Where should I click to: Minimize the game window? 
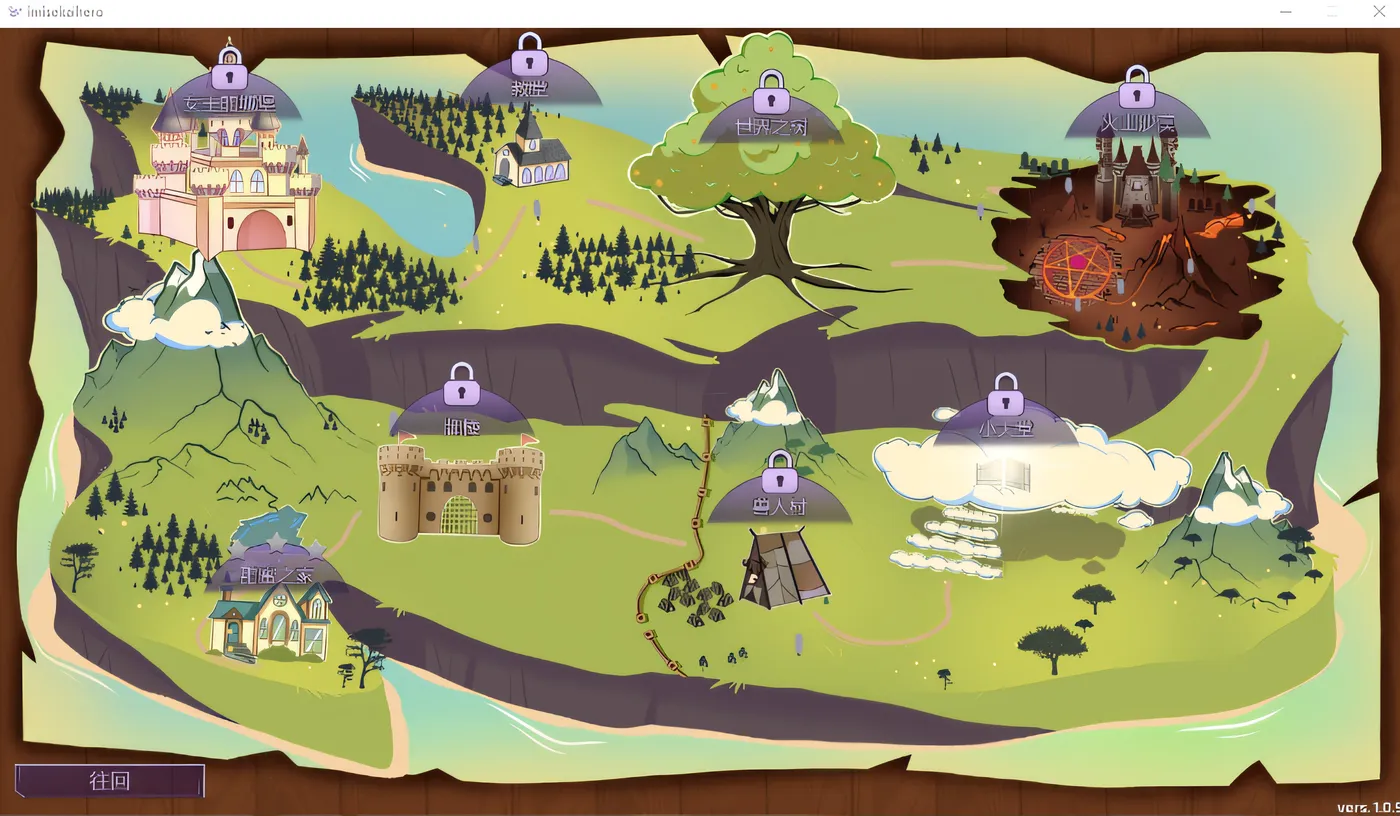tap(1286, 12)
